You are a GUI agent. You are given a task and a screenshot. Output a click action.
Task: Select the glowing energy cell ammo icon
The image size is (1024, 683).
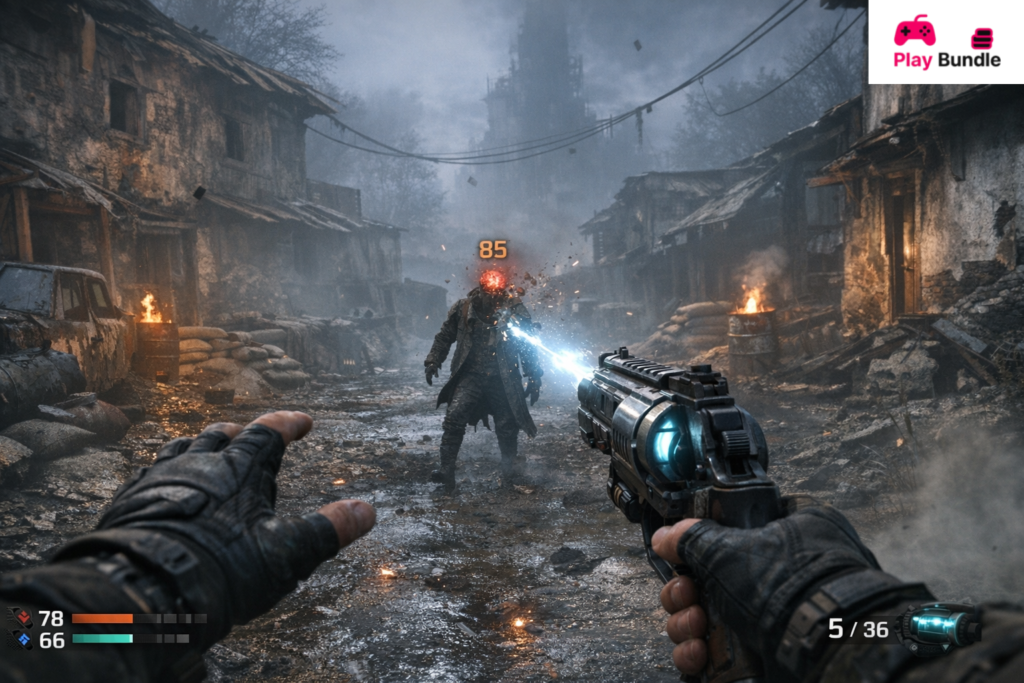(x=940, y=628)
